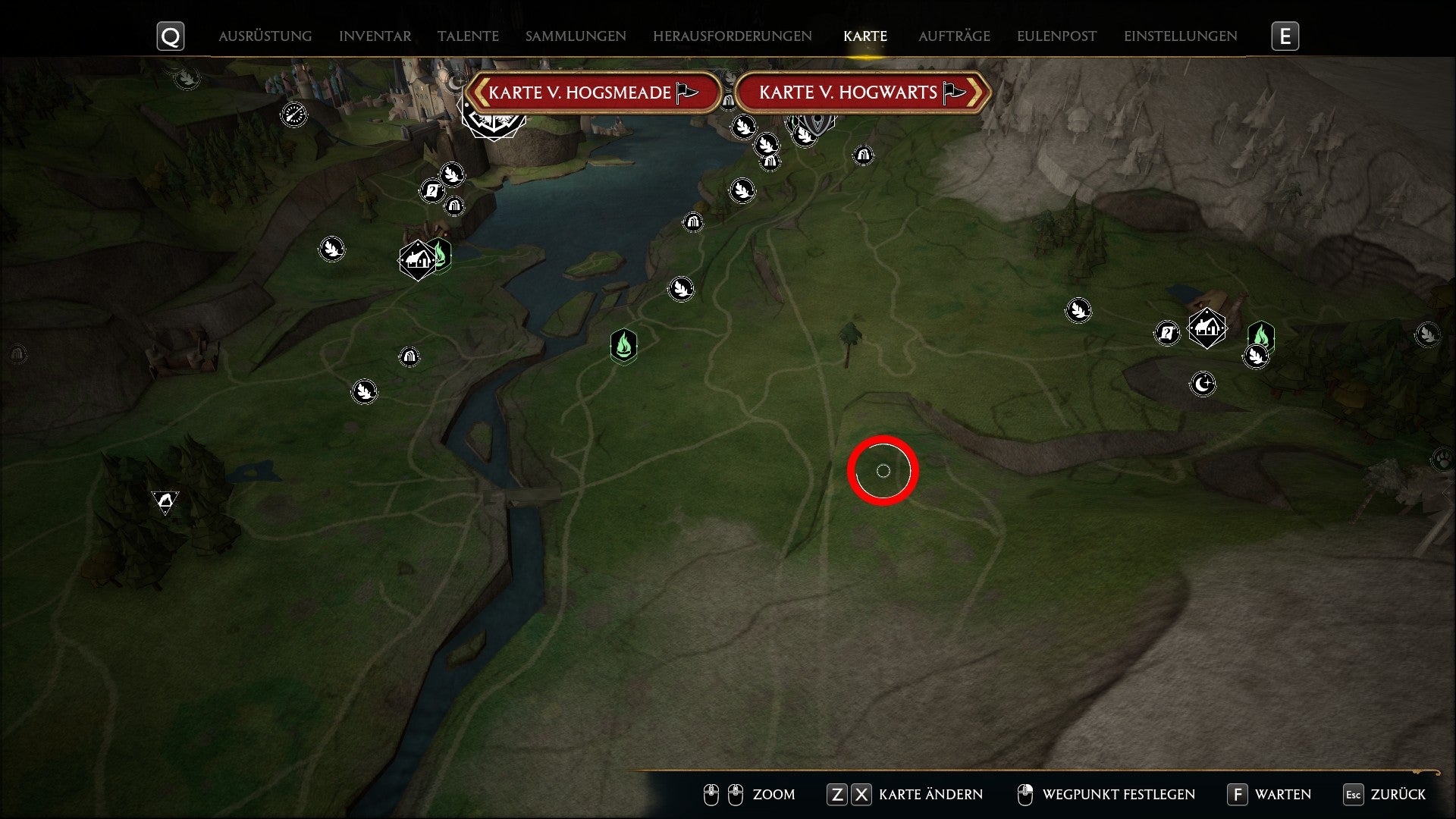1456x819 pixels.
Task: Select the TALENTE menu item
Action: click(468, 35)
